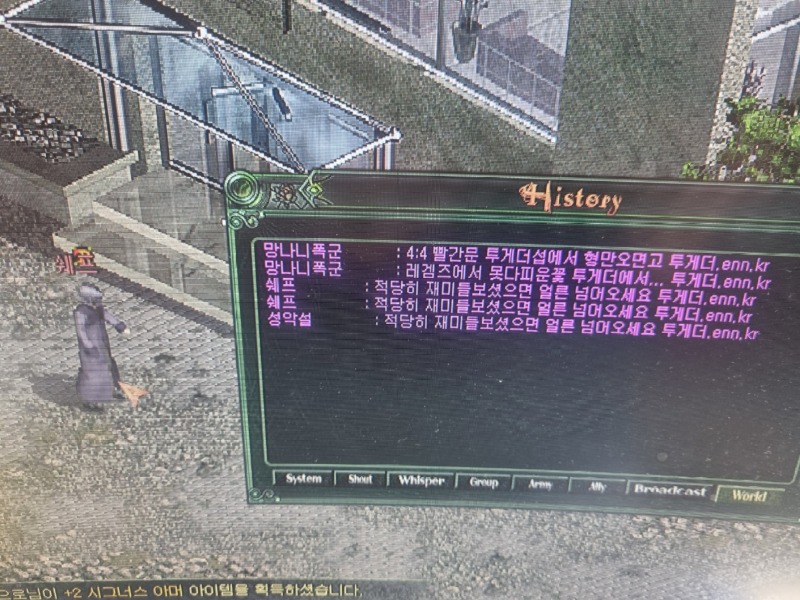Show the Whisper messages tab
Screen dimensions: 800x600
coord(422,481)
